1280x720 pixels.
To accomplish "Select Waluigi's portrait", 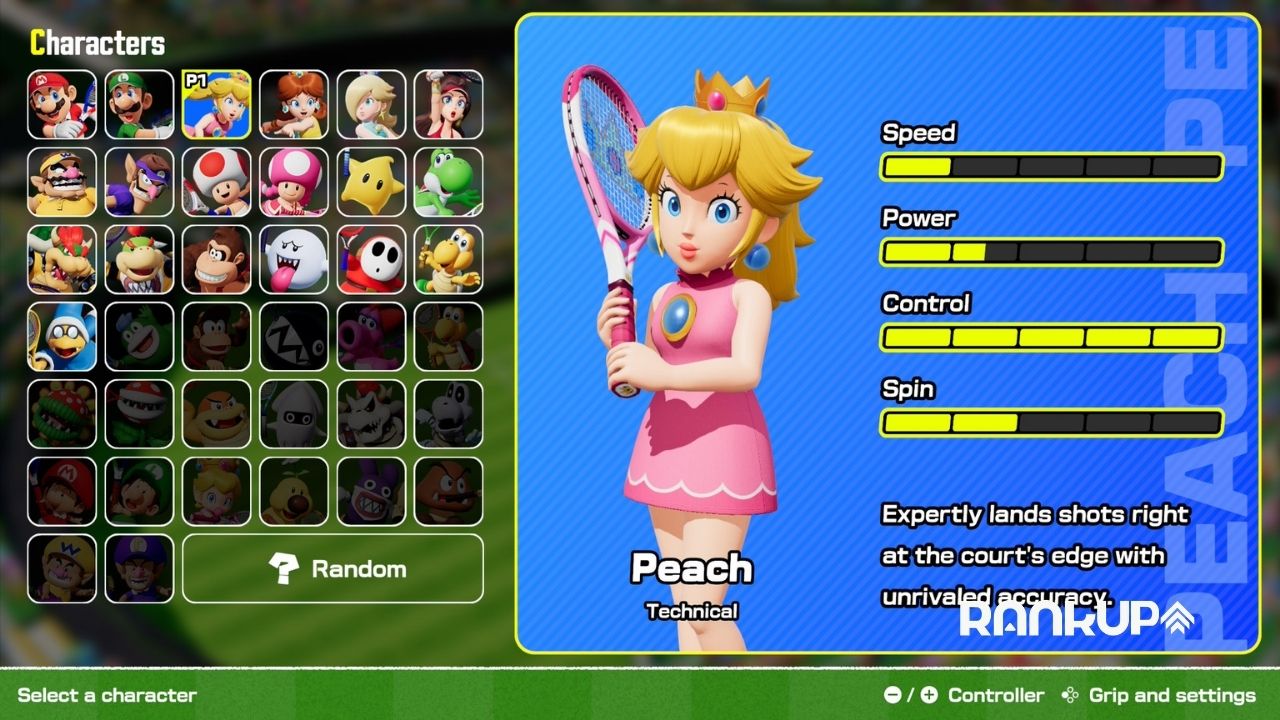I will click(139, 182).
